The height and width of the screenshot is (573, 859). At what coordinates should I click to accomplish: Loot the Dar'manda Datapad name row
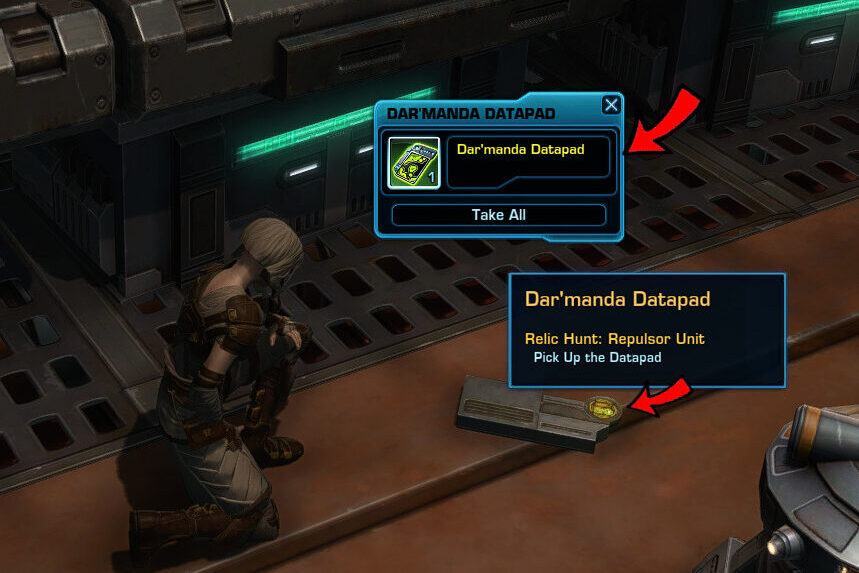coord(528,158)
